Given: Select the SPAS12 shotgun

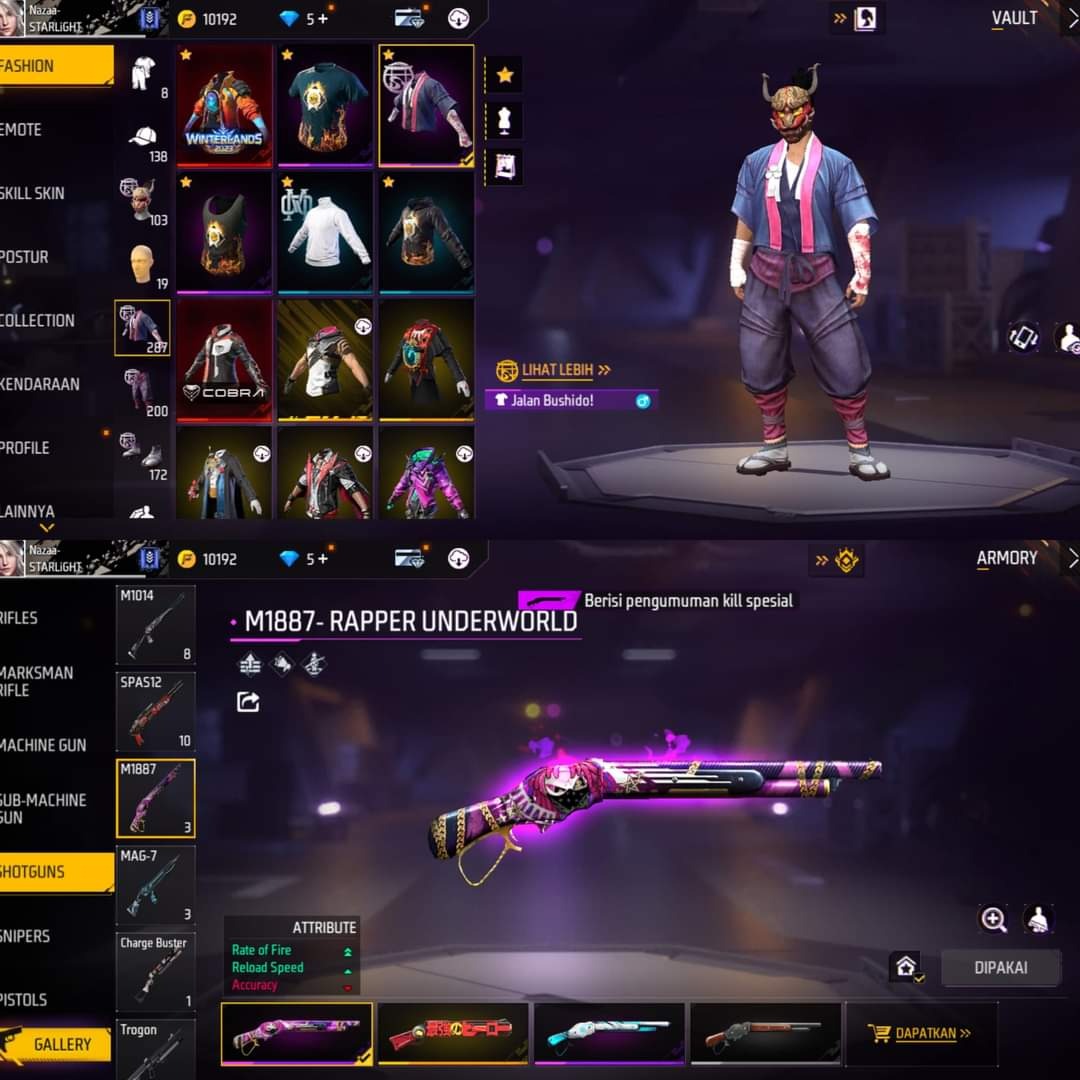Looking at the screenshot, I should 155,711.
